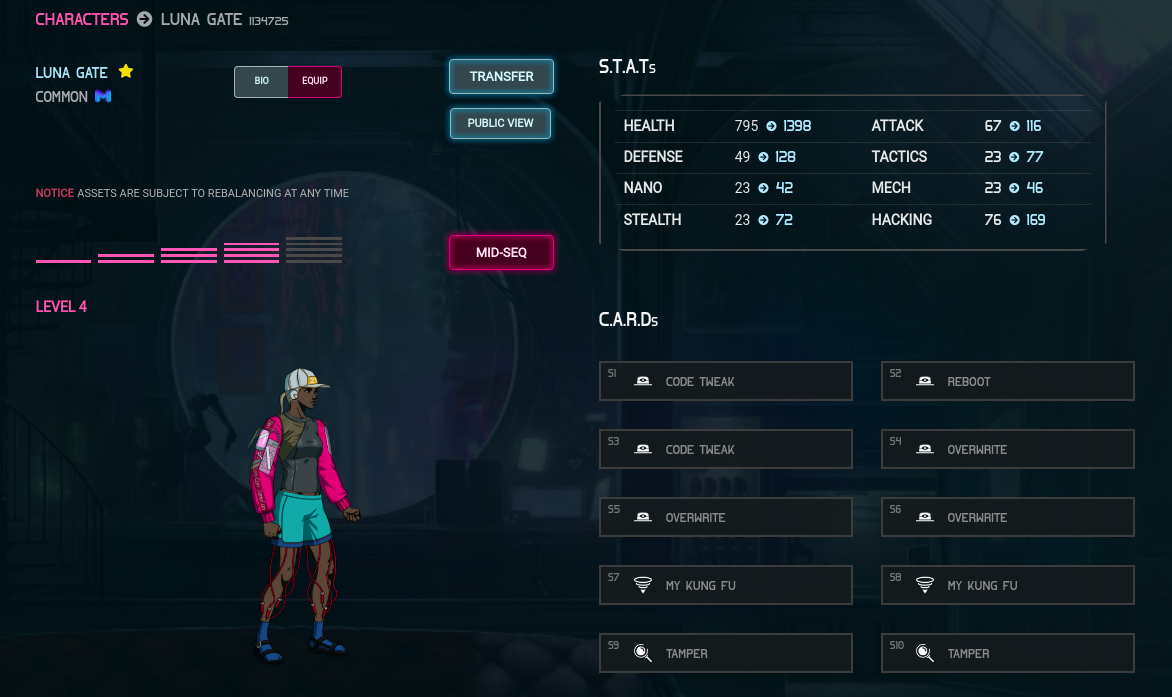
Task: Select the S7 My Kung Fu card
Action: coord(726,585)
